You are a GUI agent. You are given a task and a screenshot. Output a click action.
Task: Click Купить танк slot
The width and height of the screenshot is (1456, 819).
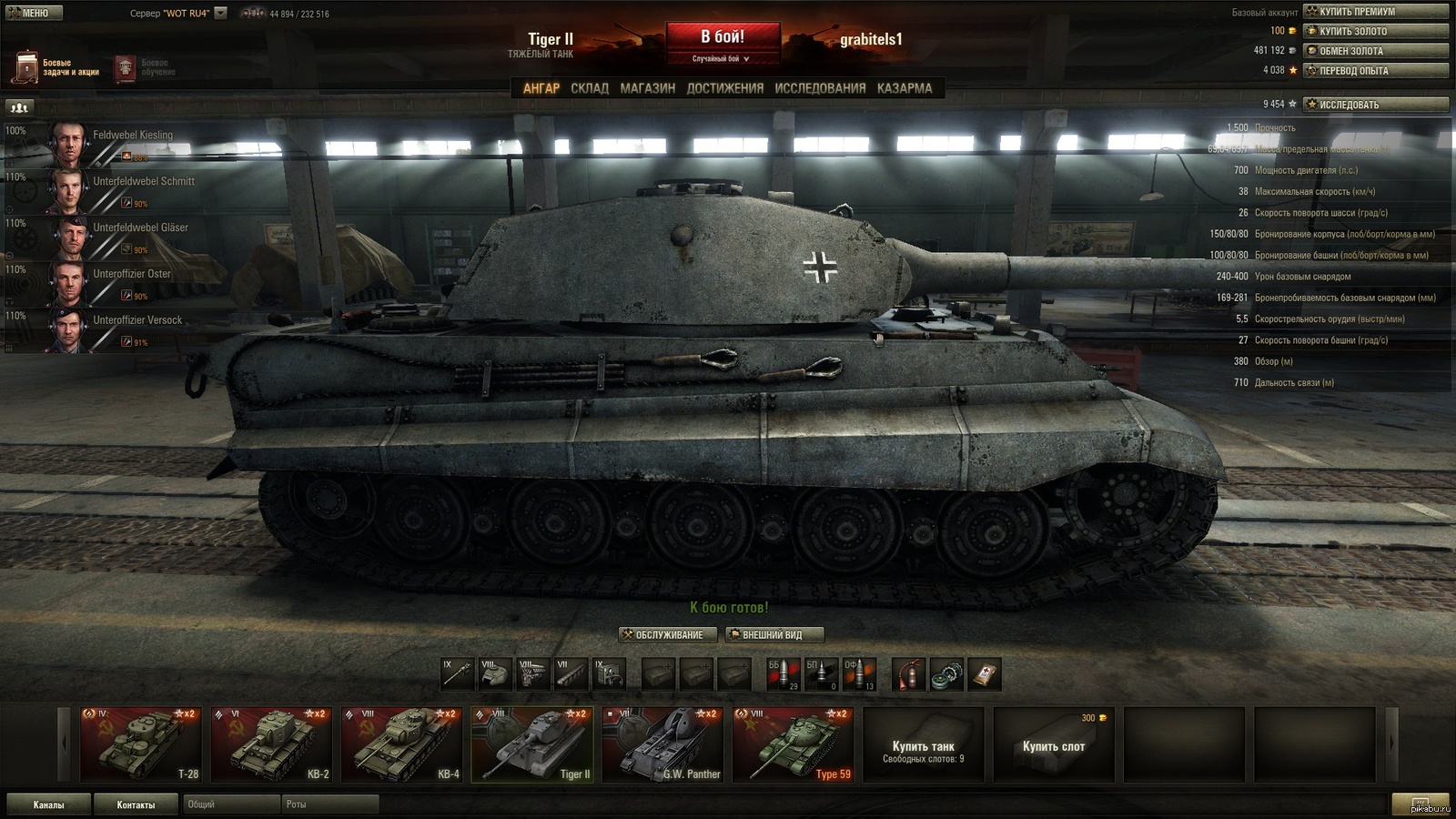tap(923, 746)
